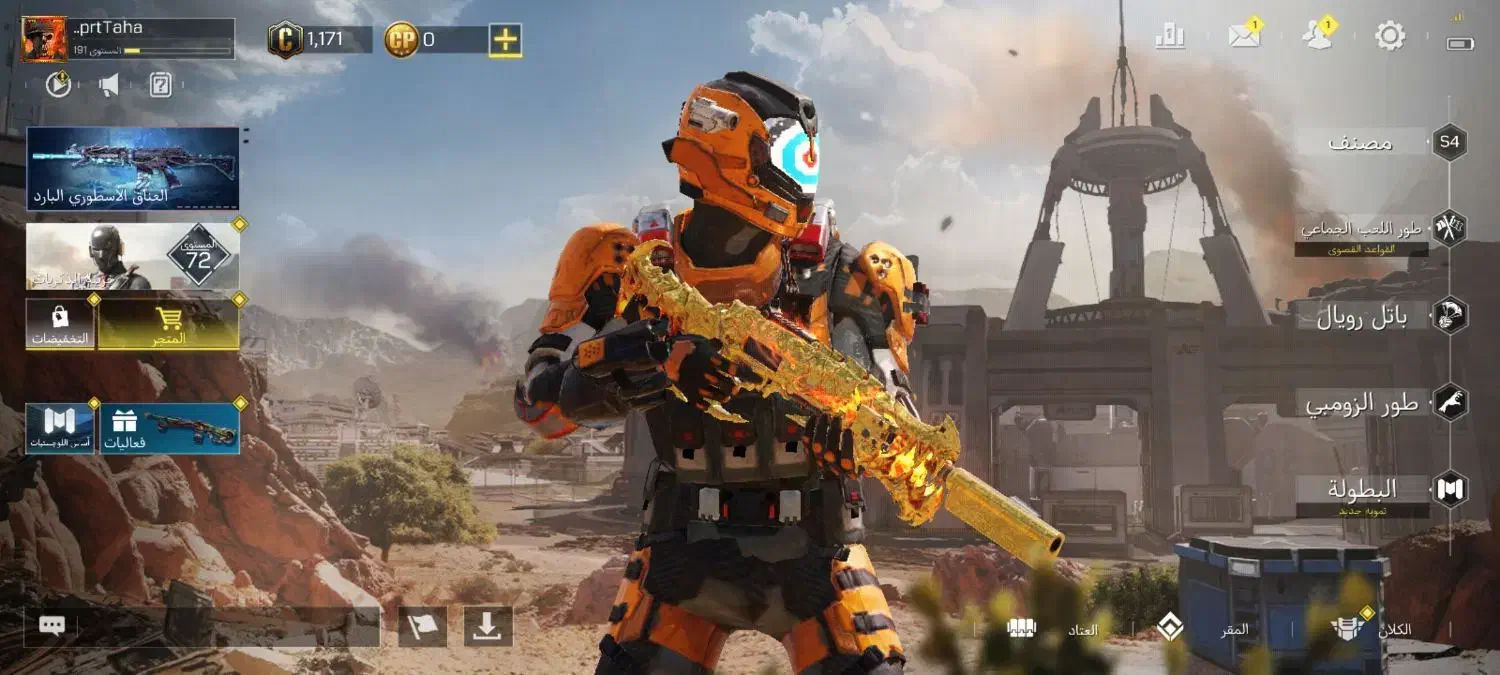Check the mail envelope inbox
The image size is (1500, 675).
click(1244, 37)
